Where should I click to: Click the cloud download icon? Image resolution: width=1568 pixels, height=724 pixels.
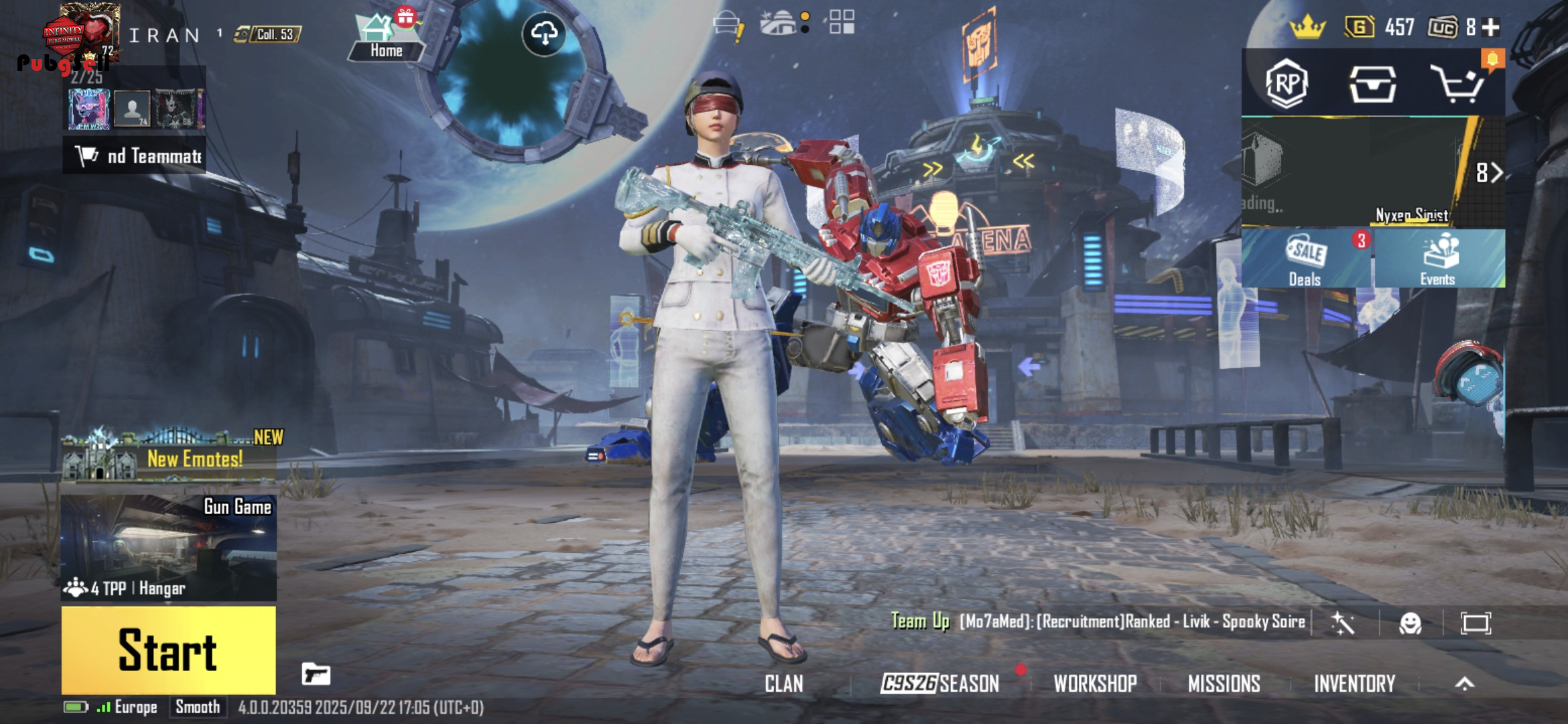pos(544,34)
